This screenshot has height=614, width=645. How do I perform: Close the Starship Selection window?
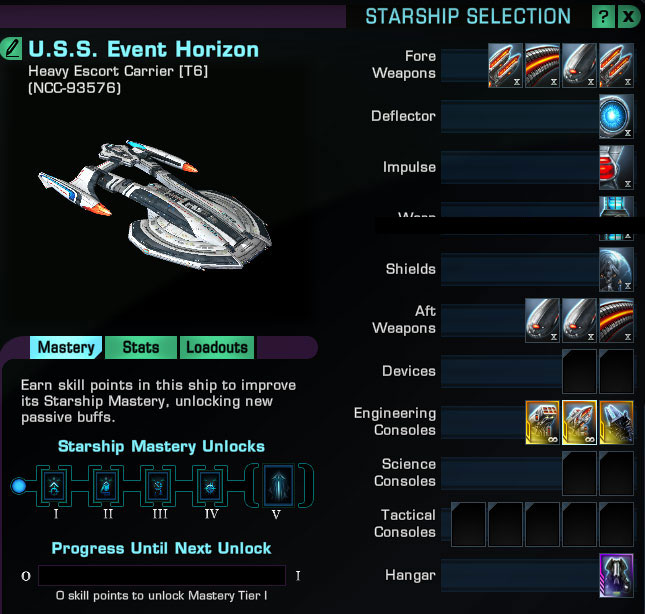pos(628,17)
